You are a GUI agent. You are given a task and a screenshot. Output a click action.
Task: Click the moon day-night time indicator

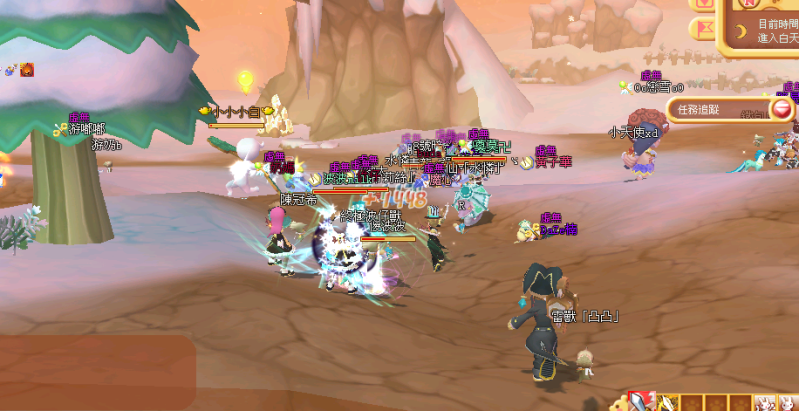pyautogui.click(x=741, y=31)
